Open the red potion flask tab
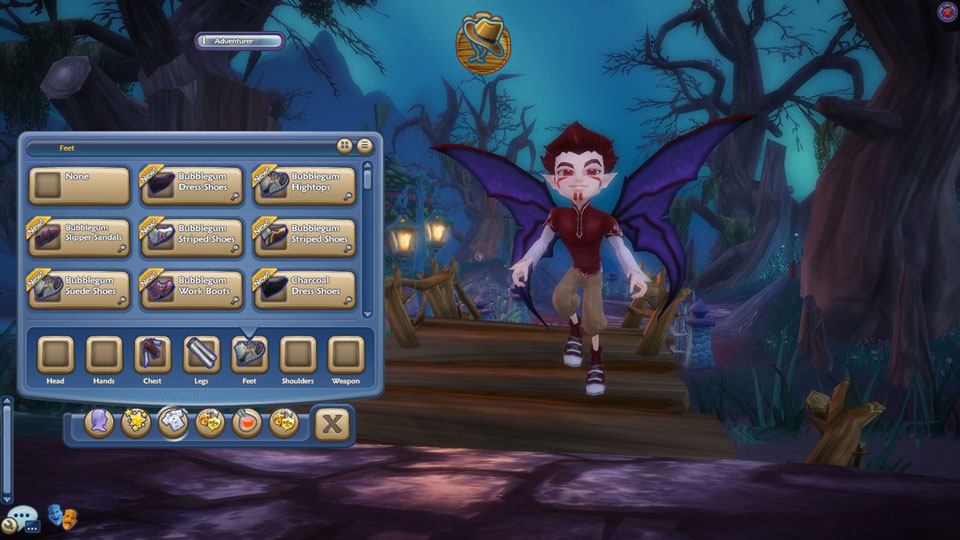This screenshot has width=960, height=540. (246, 423)
